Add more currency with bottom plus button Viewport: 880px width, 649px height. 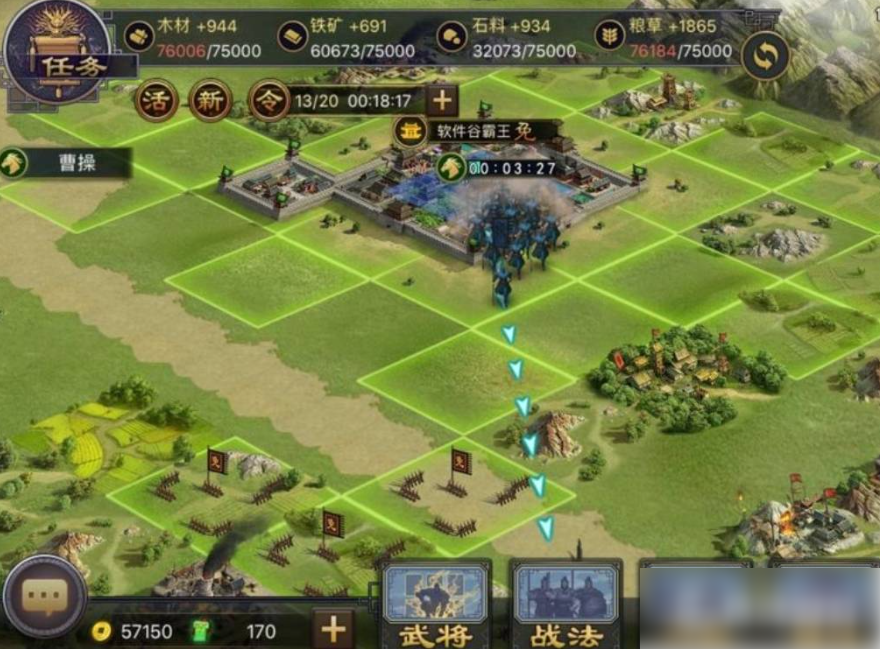(x=333, y=629)
